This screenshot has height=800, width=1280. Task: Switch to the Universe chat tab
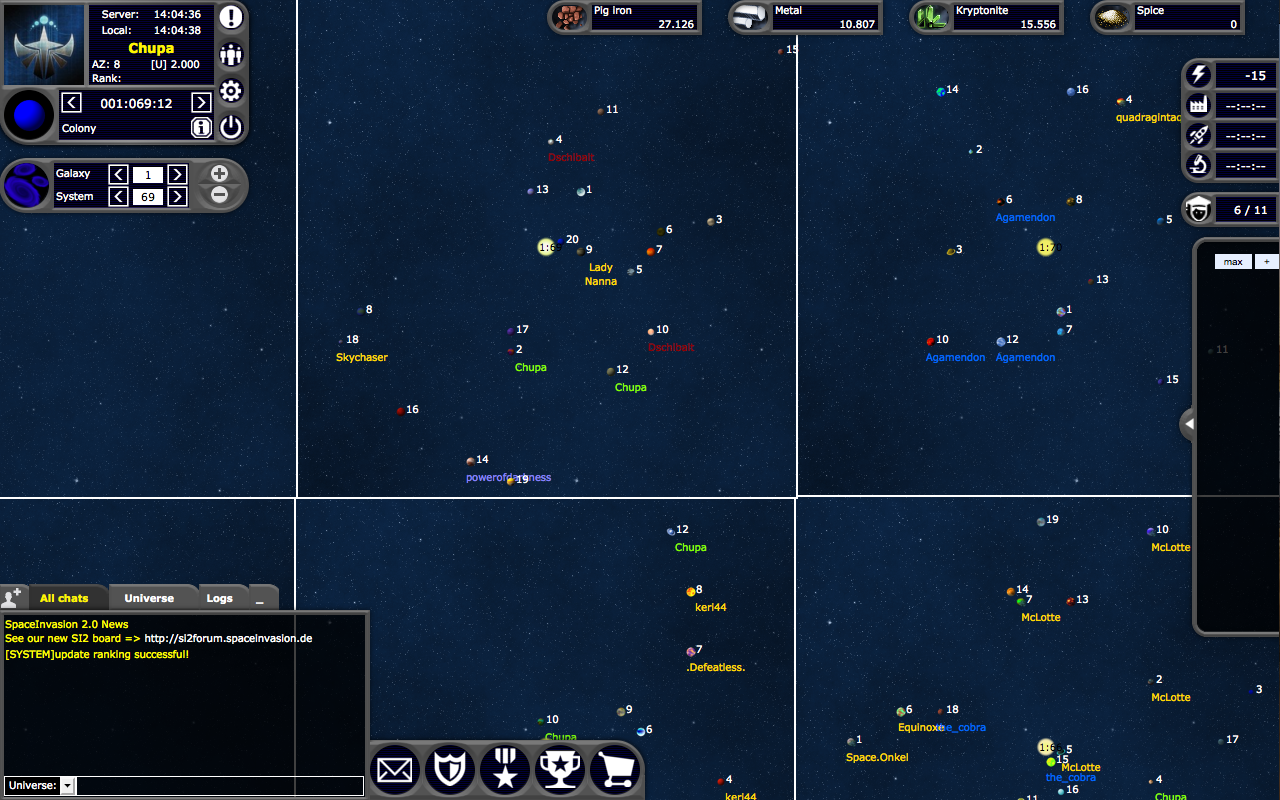click(149, 598)
